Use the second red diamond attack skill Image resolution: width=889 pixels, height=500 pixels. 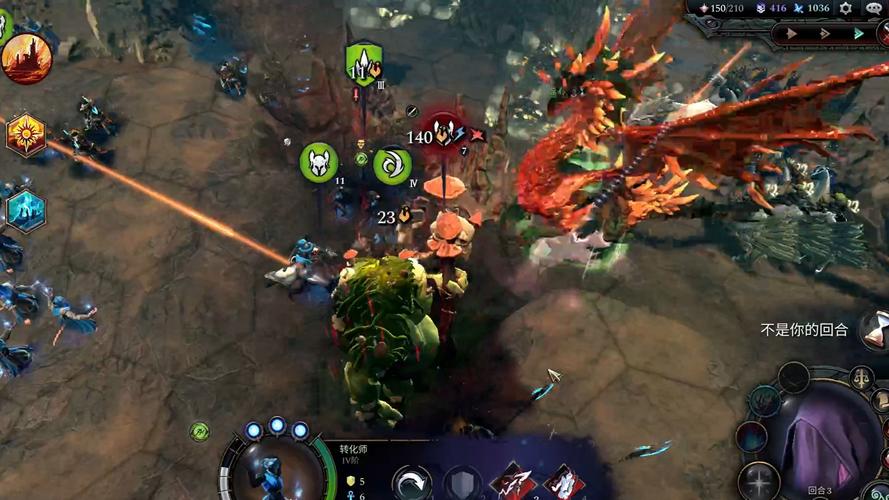point(563,482)
